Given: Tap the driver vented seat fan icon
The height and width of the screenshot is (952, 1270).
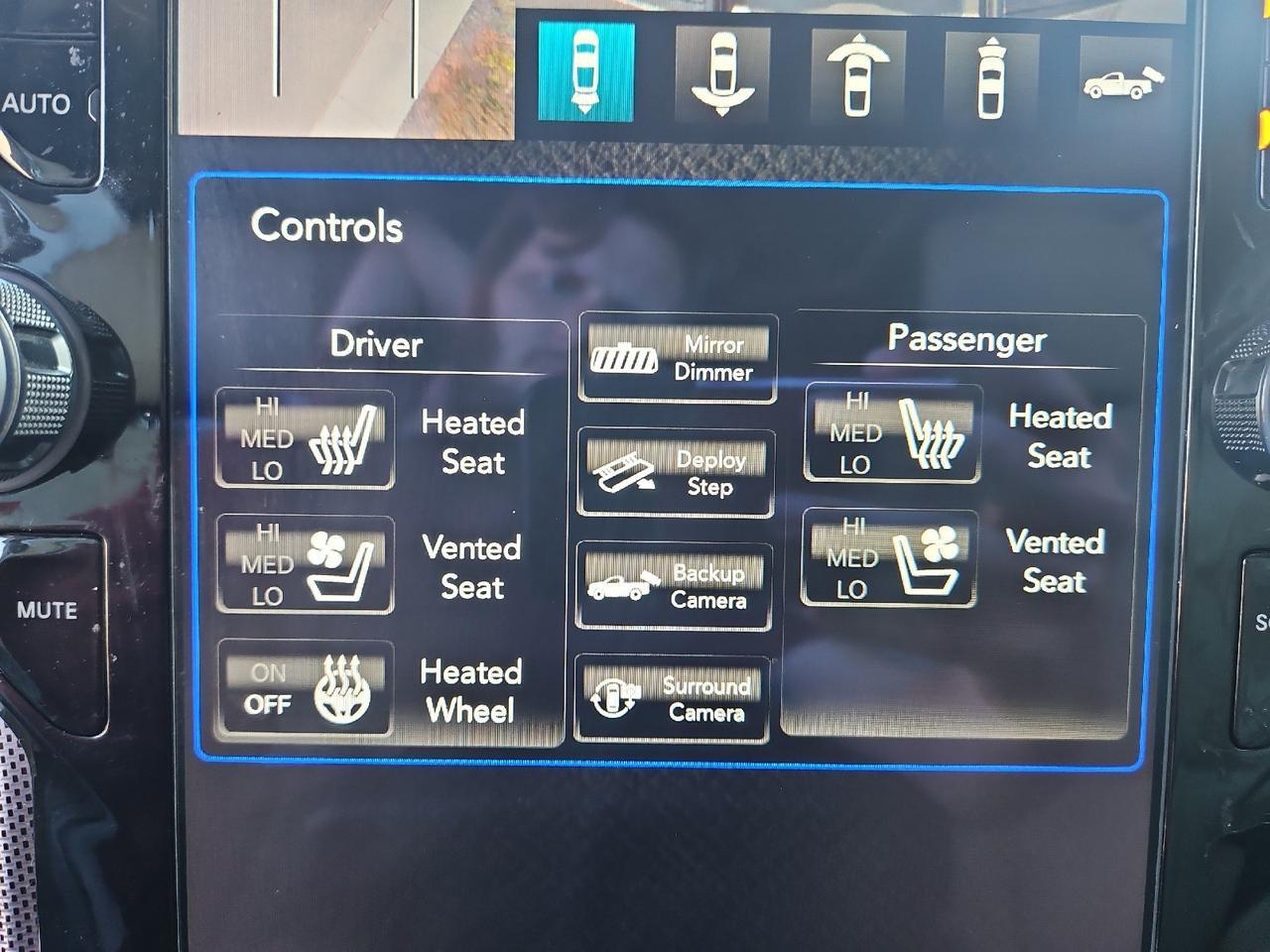Looking at the screenshot, I should point(332,564).
